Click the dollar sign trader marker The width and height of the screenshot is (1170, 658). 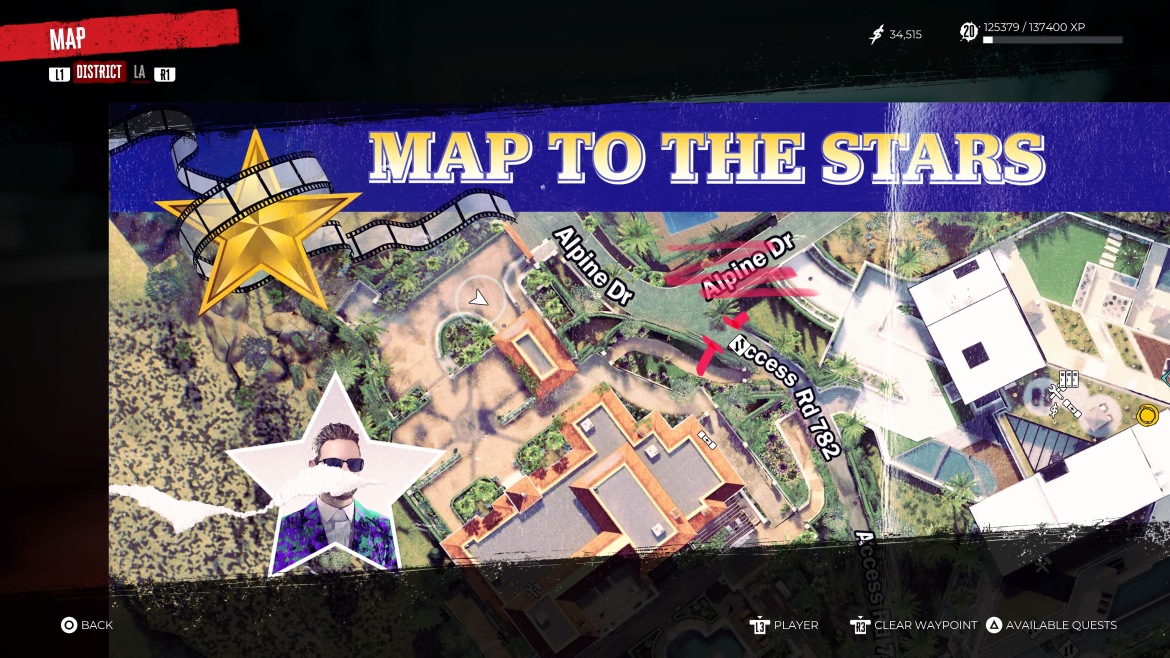click(1054, 408)
